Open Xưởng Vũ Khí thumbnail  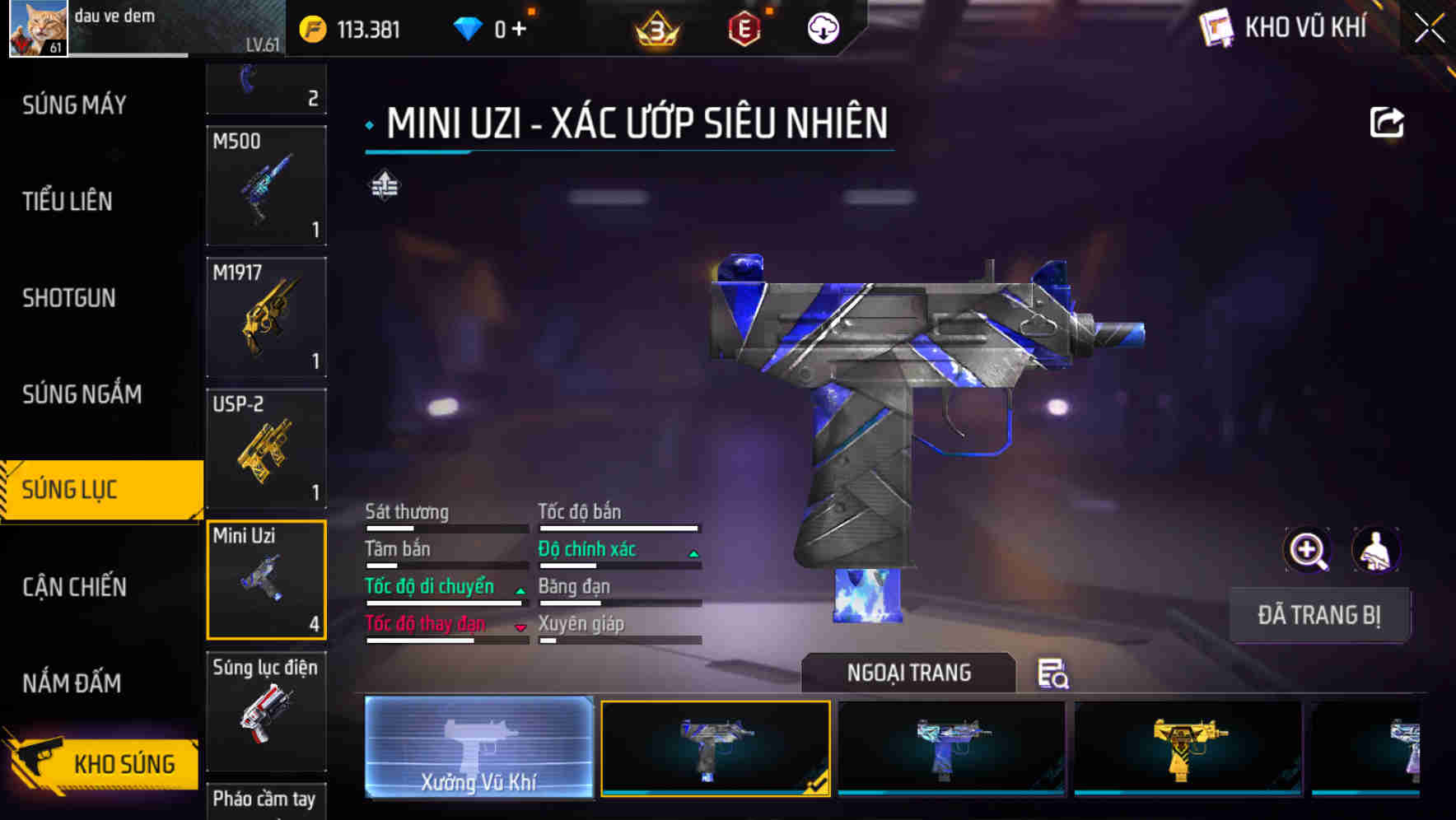point(478,749)
